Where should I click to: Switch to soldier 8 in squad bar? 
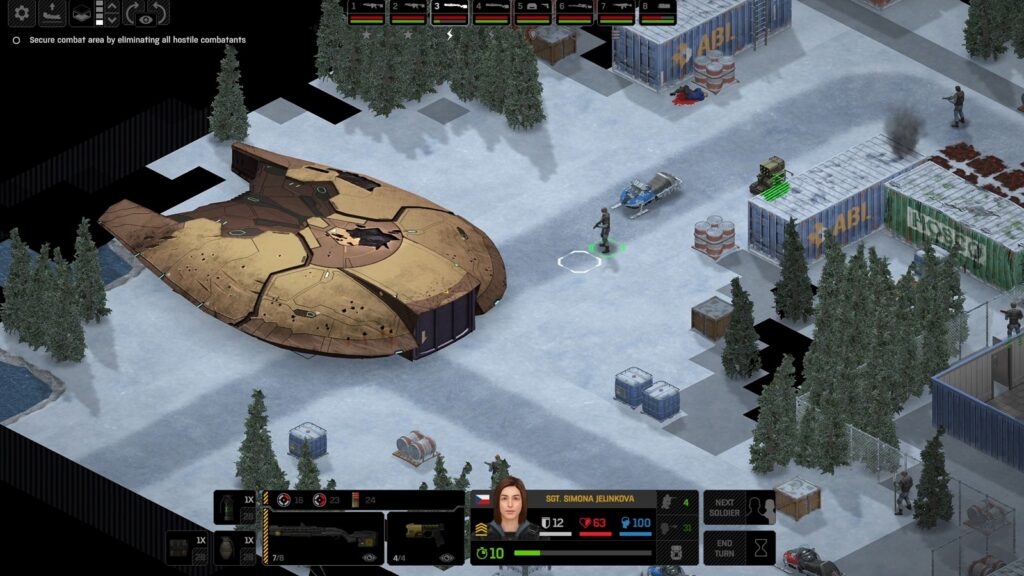point(657,12)
